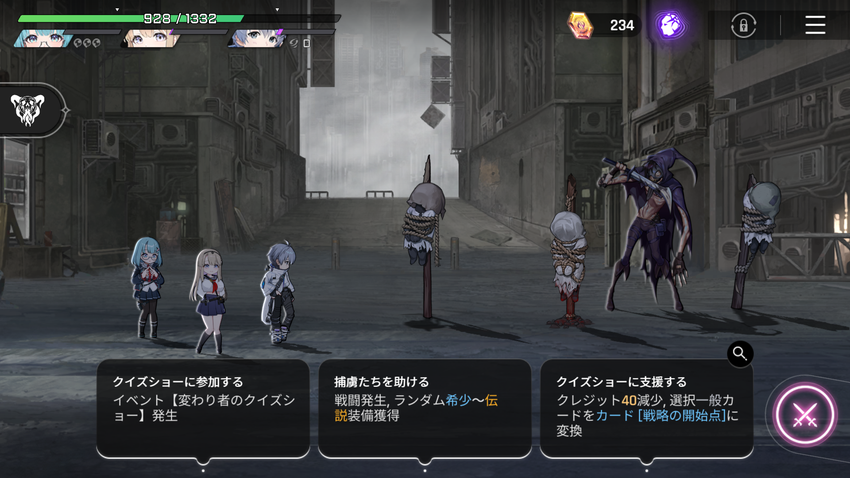Open the beast head emblem panel

pos(27,110)
